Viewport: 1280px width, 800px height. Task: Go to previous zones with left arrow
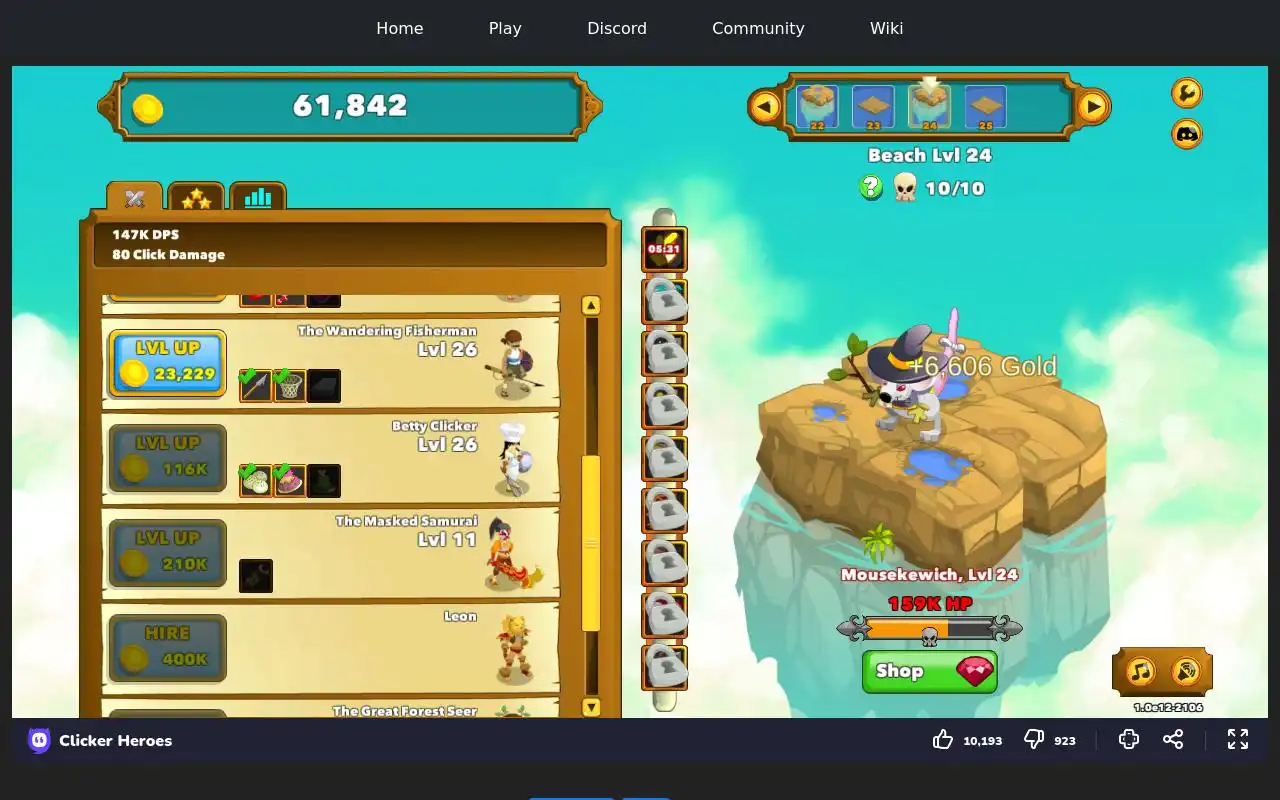765,106
